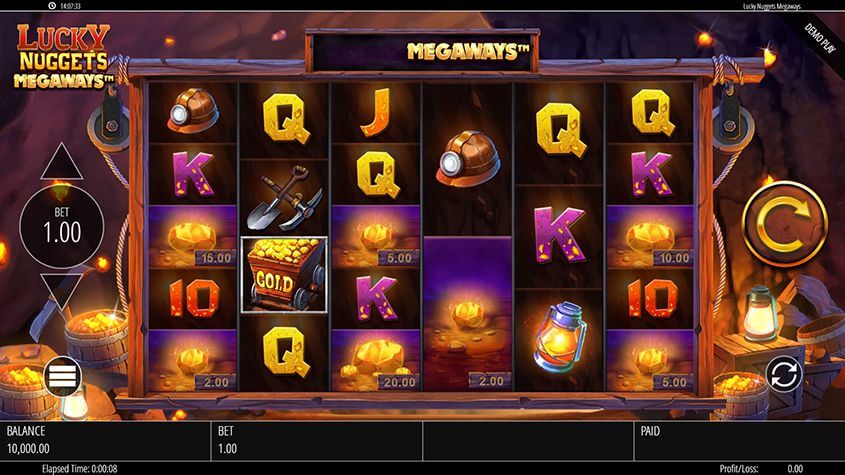Spin the reels with the gold arrow button
The width and height of the screenshot is (845, 475).
784,223
